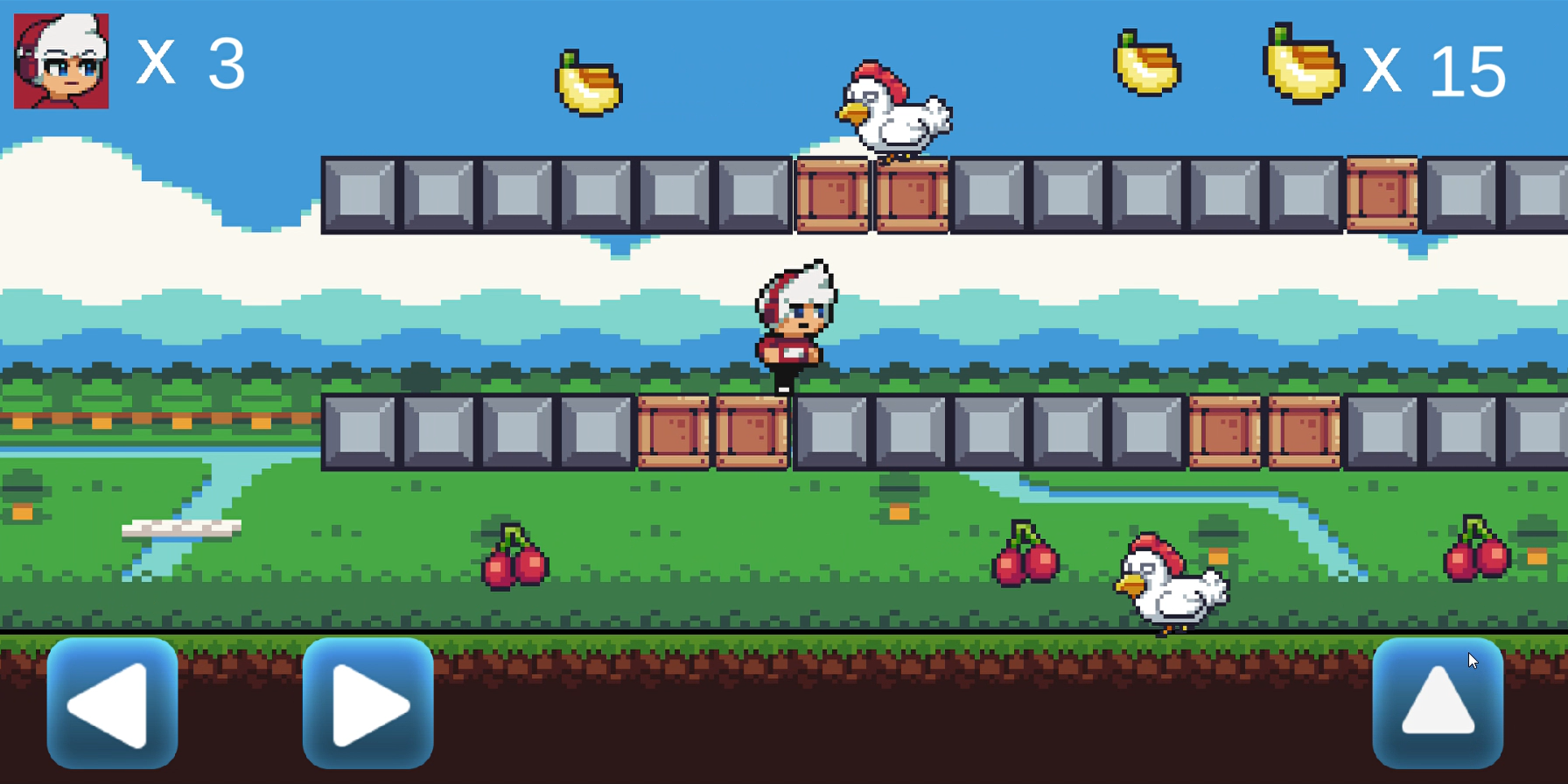Select the left movement arrow control
Screen dimensions: 1568x784
coord(110,705)
